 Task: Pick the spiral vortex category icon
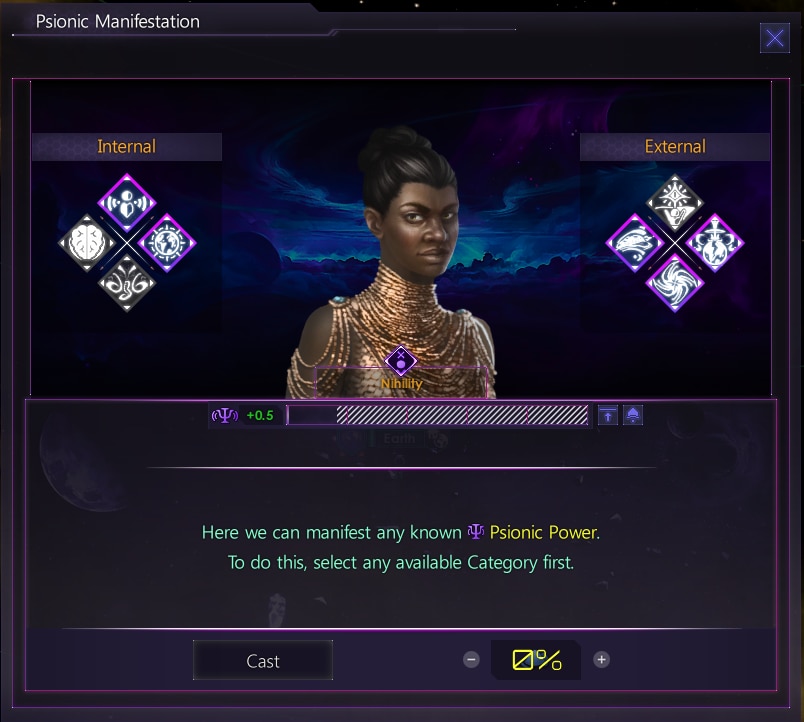point(674,283)
